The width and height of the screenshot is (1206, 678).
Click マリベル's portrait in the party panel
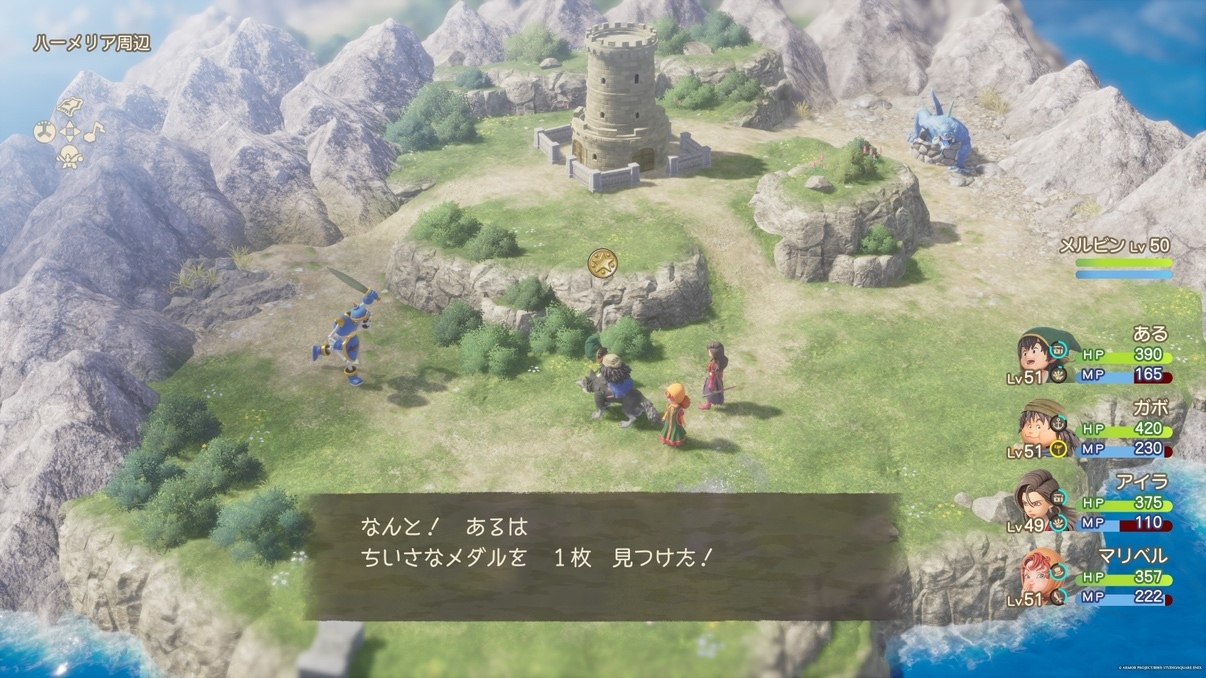point(1037,573)
